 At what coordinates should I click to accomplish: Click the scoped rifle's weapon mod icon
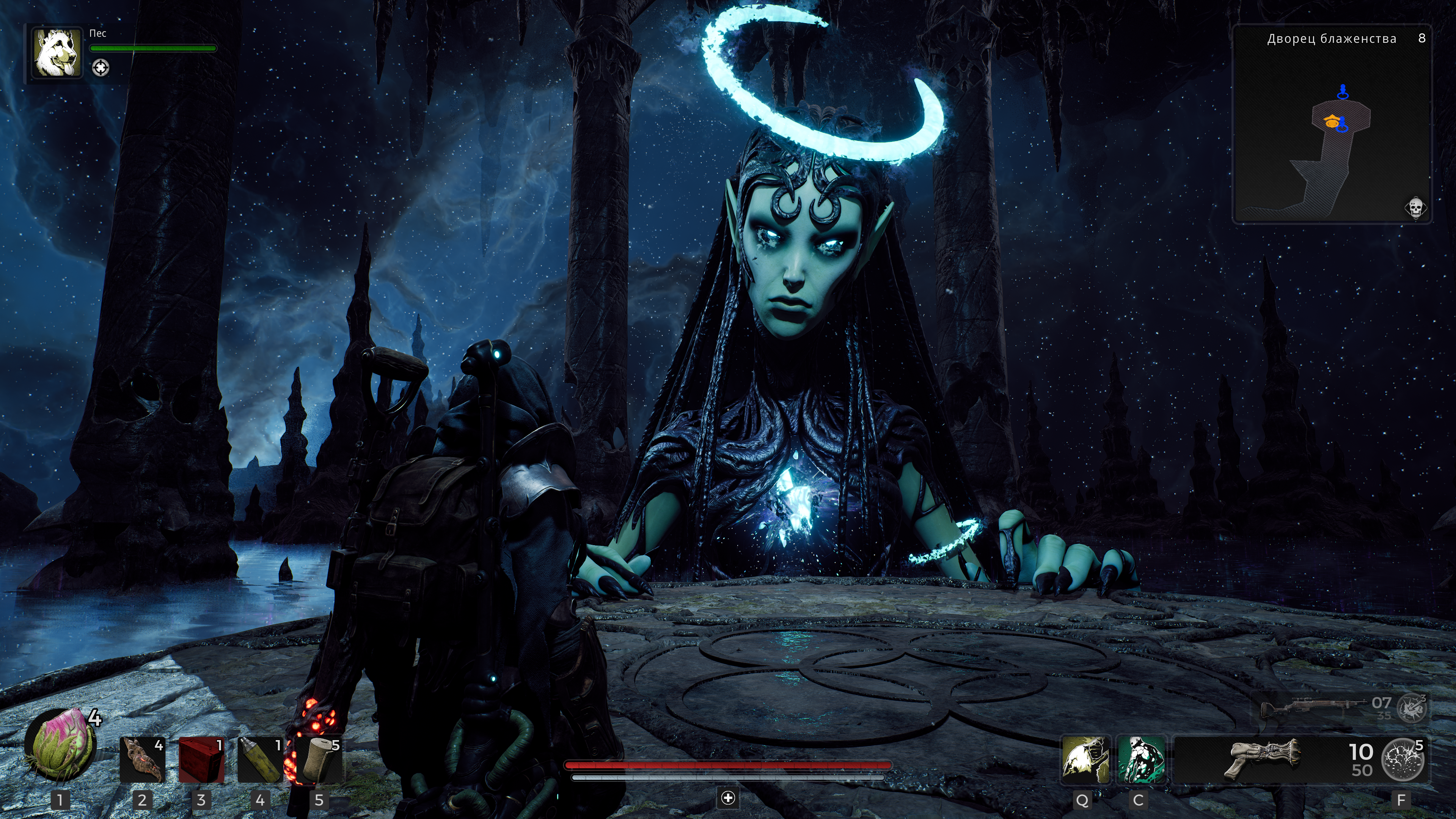coord(1411,707)
